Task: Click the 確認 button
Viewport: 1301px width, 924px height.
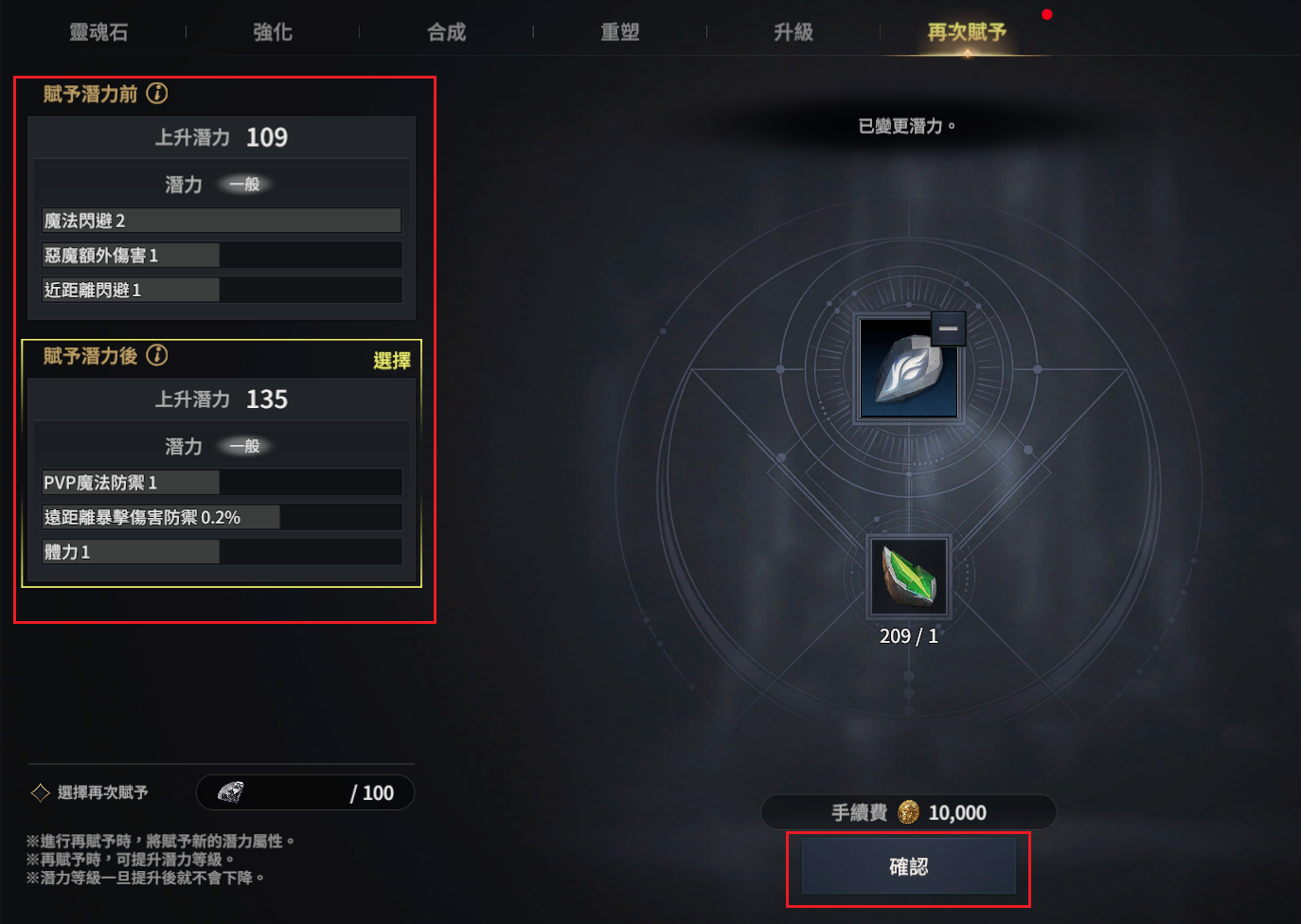Action: [908, 867]
